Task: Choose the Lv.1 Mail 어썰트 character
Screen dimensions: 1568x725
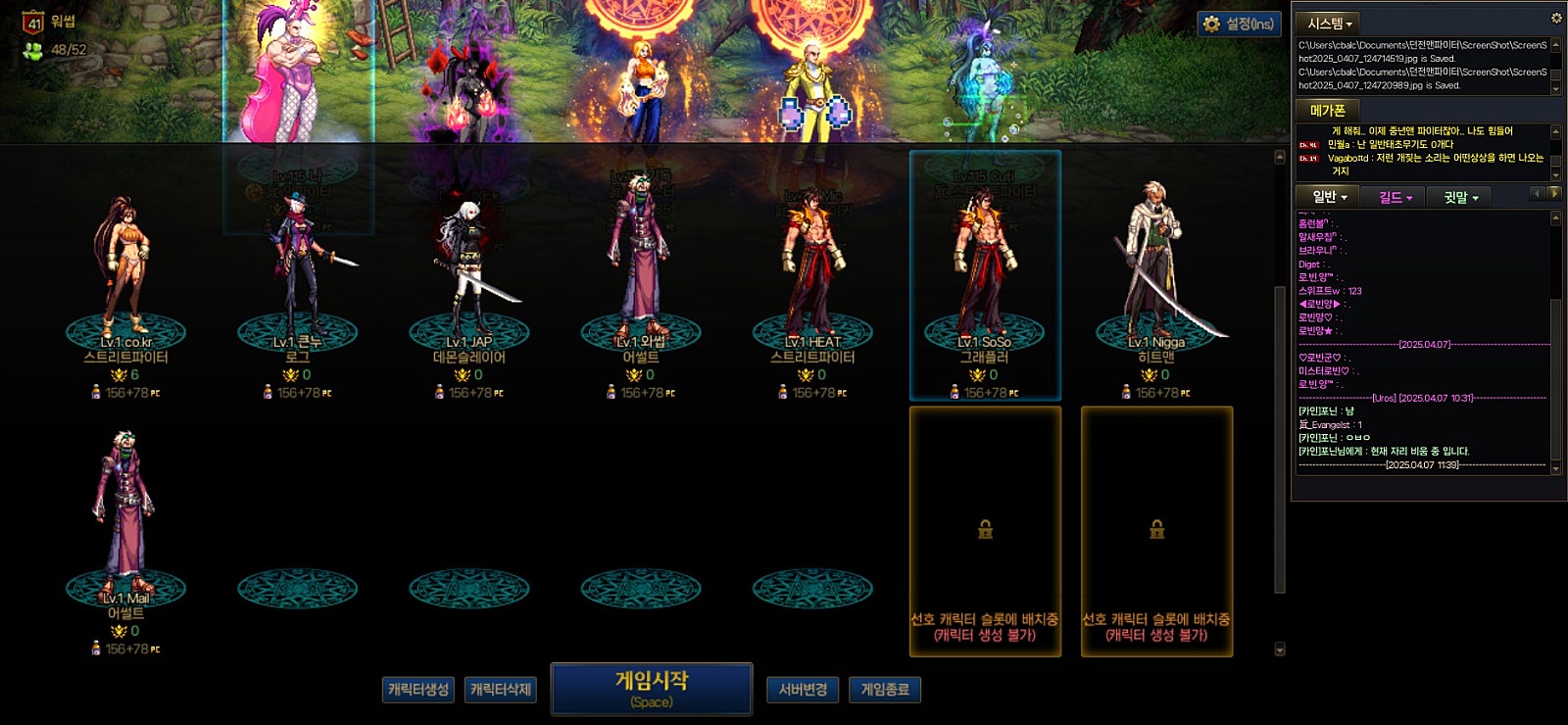Action: pos(125,519)
